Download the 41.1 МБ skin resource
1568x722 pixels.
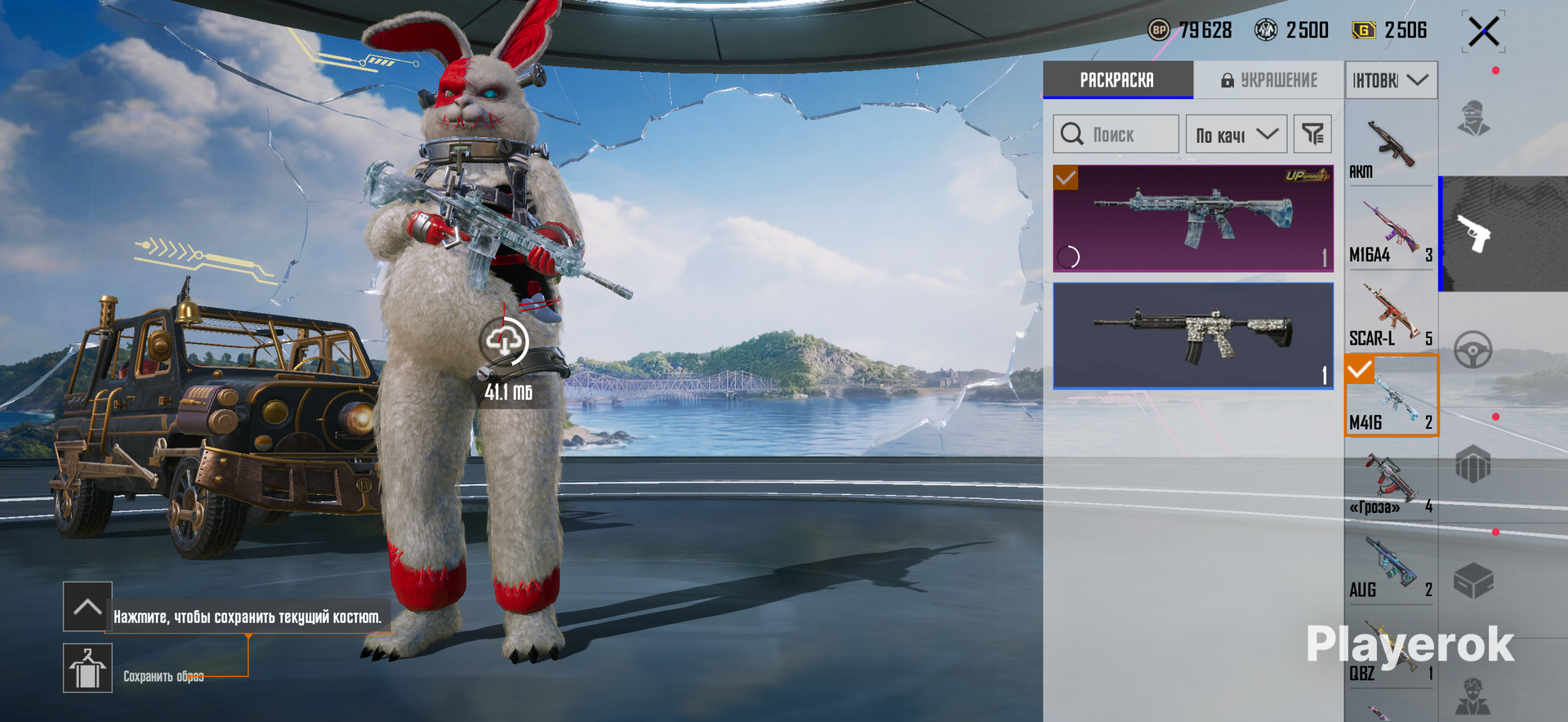(505, 341)
